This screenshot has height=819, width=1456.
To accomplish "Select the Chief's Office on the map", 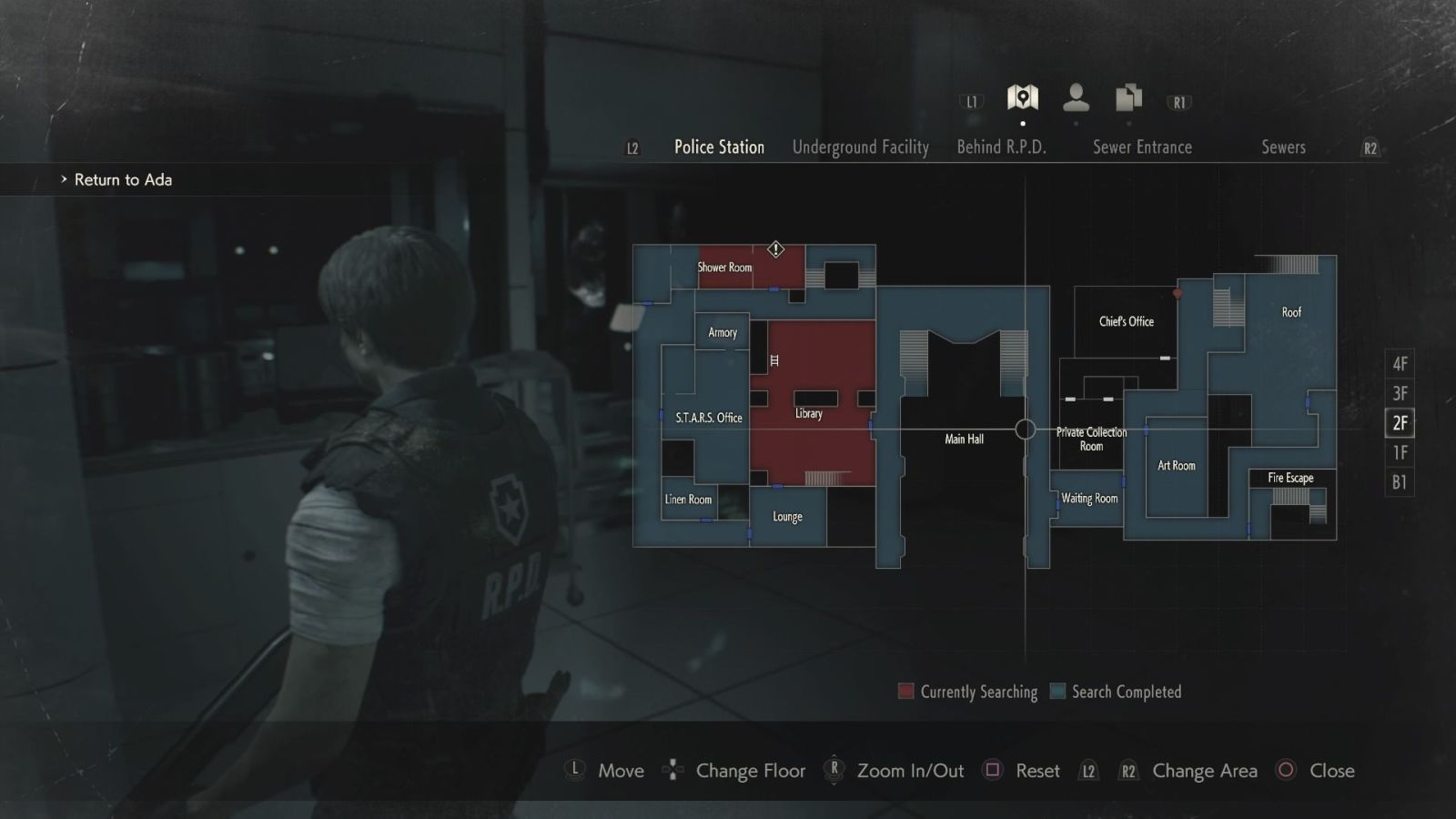I will pyautogui.click(x=1126, y=321).
